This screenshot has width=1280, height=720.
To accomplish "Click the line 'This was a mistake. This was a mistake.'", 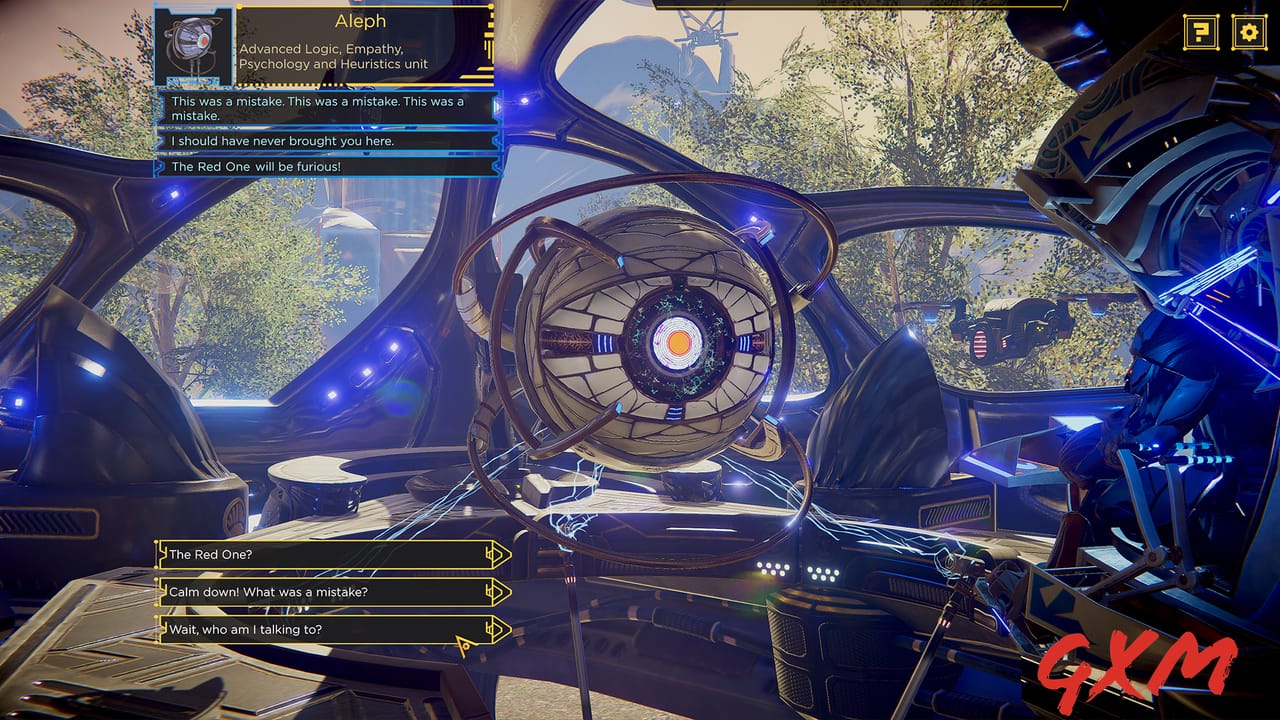I will [318, 108].
